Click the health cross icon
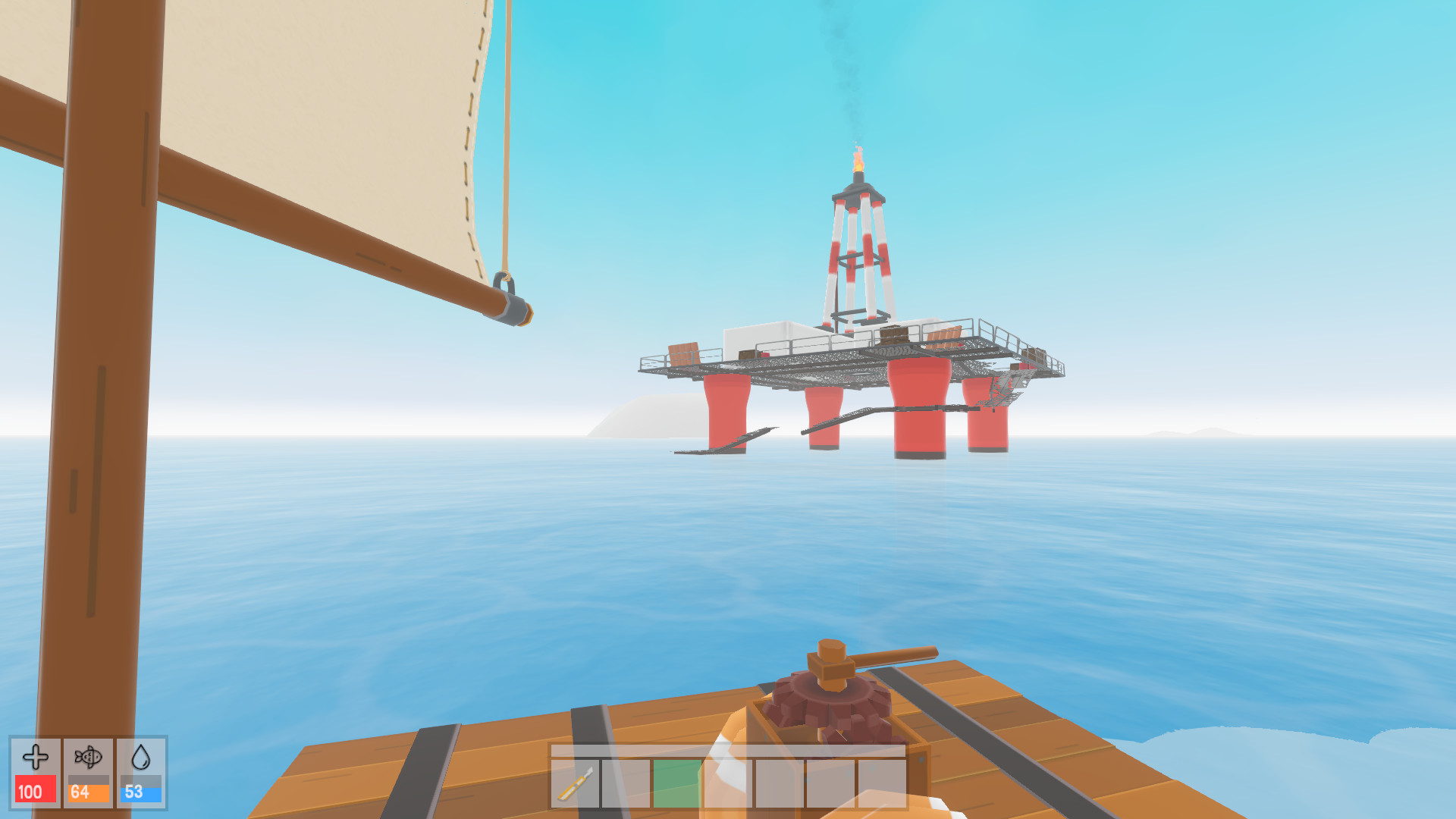 point(34,758)
